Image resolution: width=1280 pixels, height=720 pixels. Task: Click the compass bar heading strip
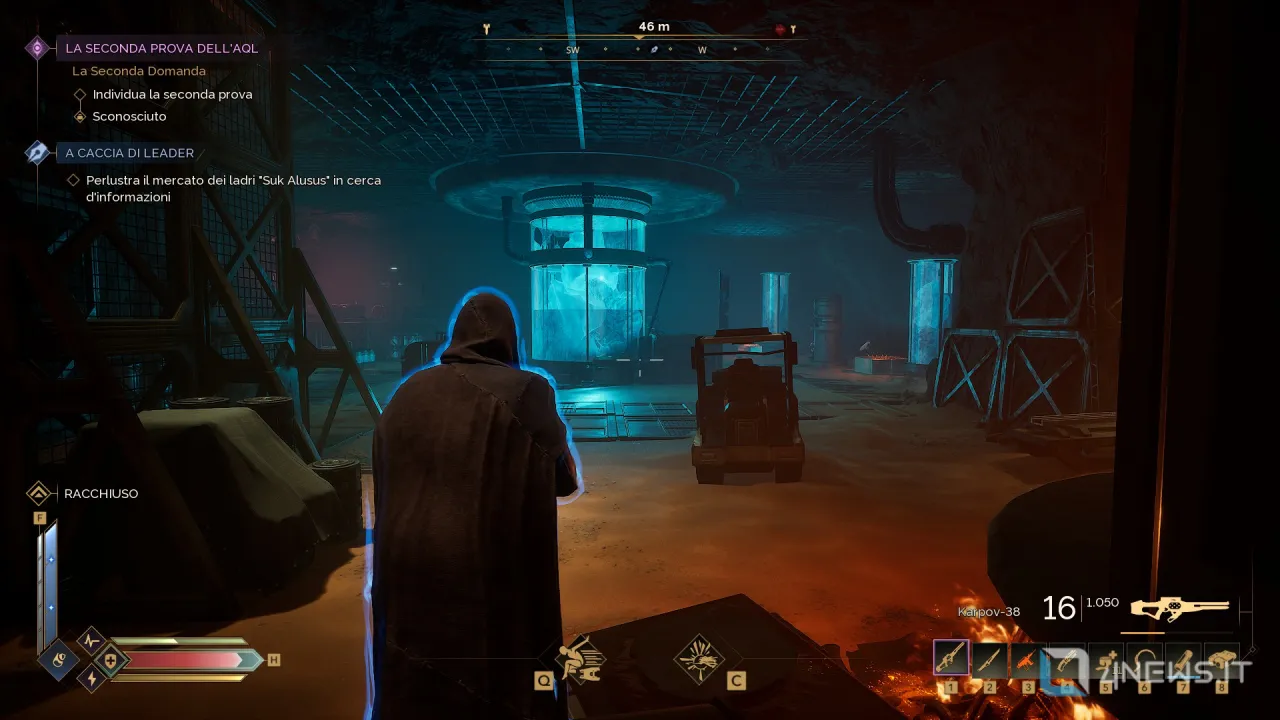(640, 48)
